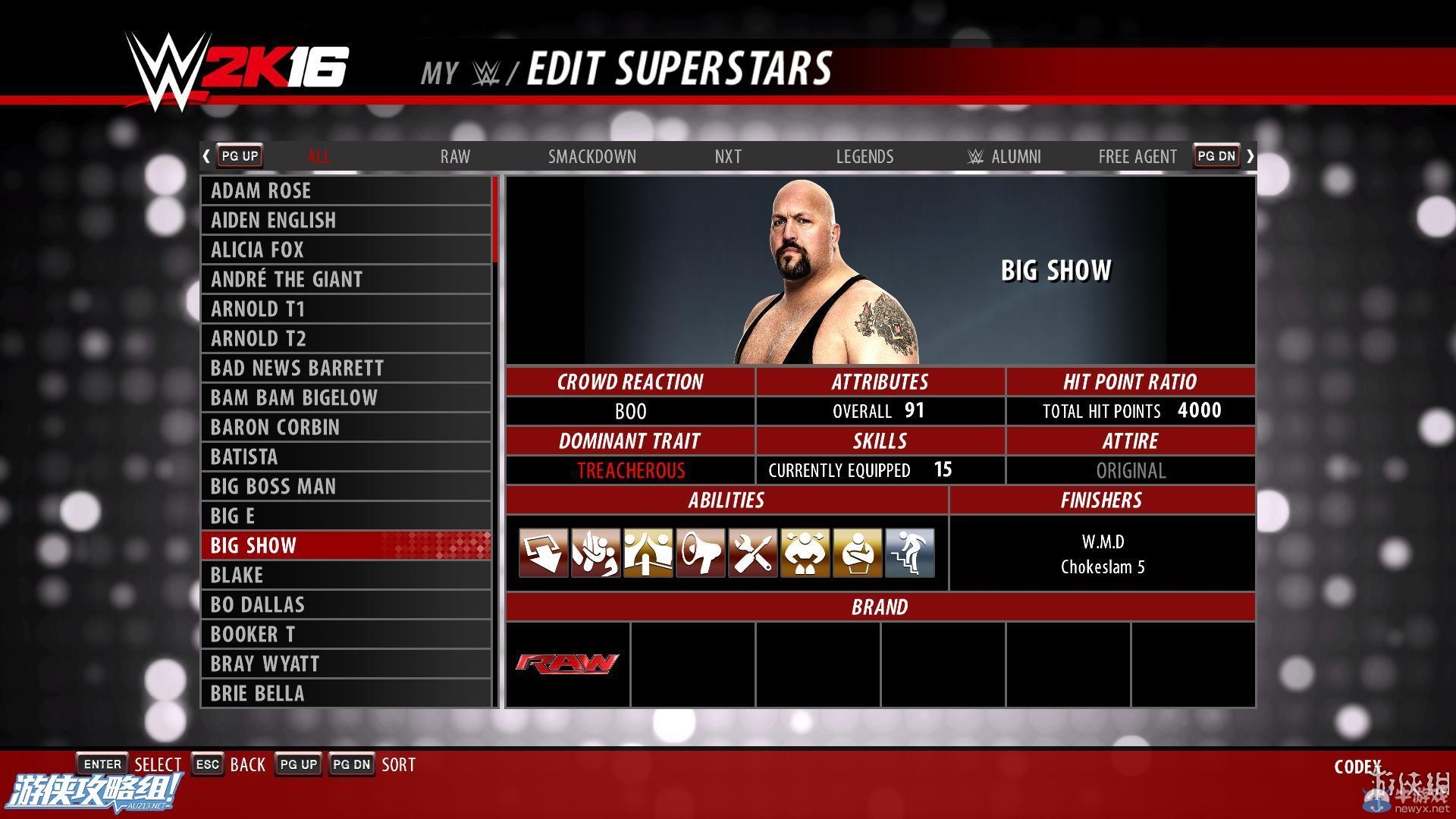This screenshot has height=819, width=1456.
Task: Click the resiliency crossed-arms ability icon
Action: (858, 552)
